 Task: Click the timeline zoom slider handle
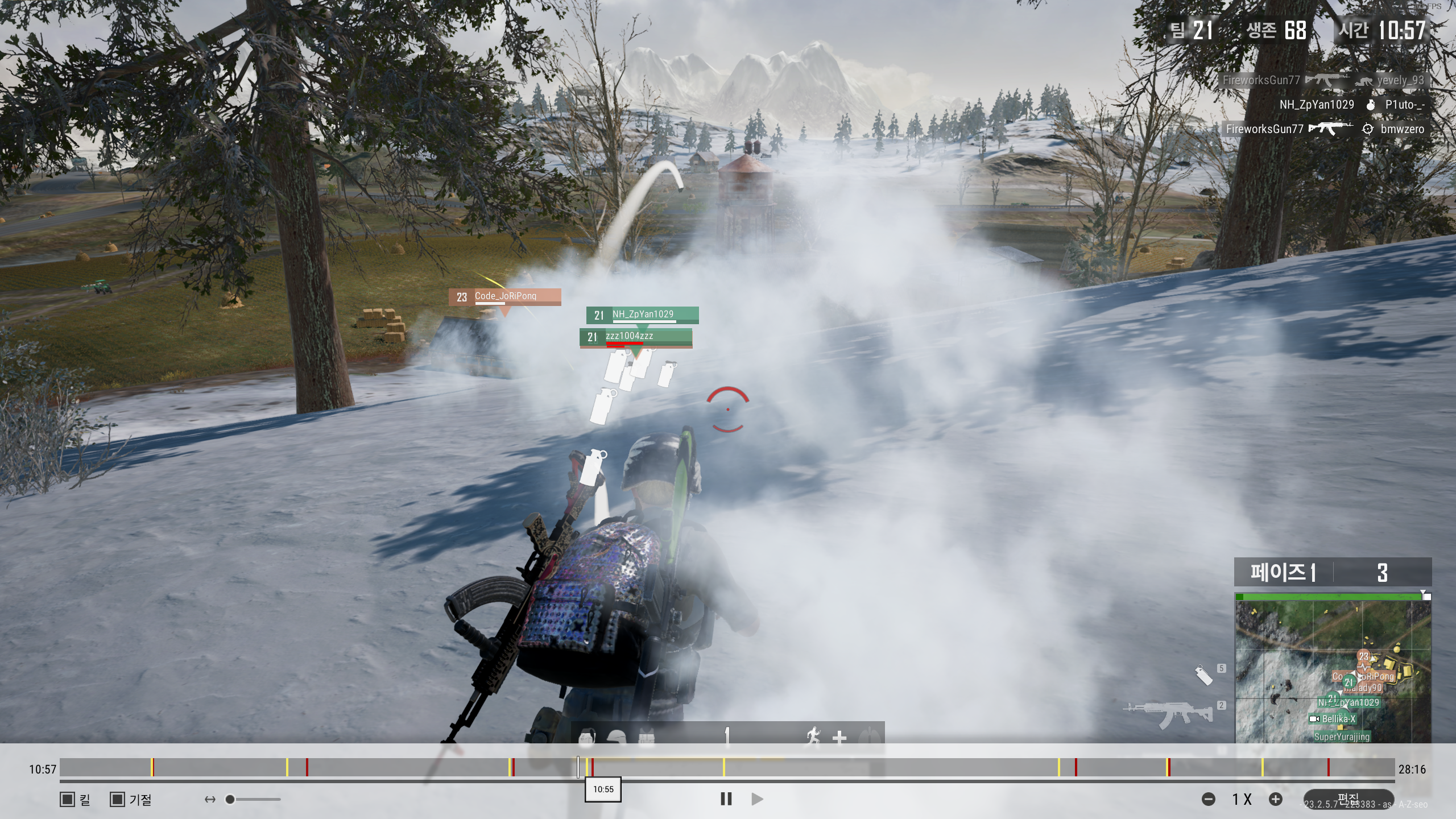pos(230,799)
